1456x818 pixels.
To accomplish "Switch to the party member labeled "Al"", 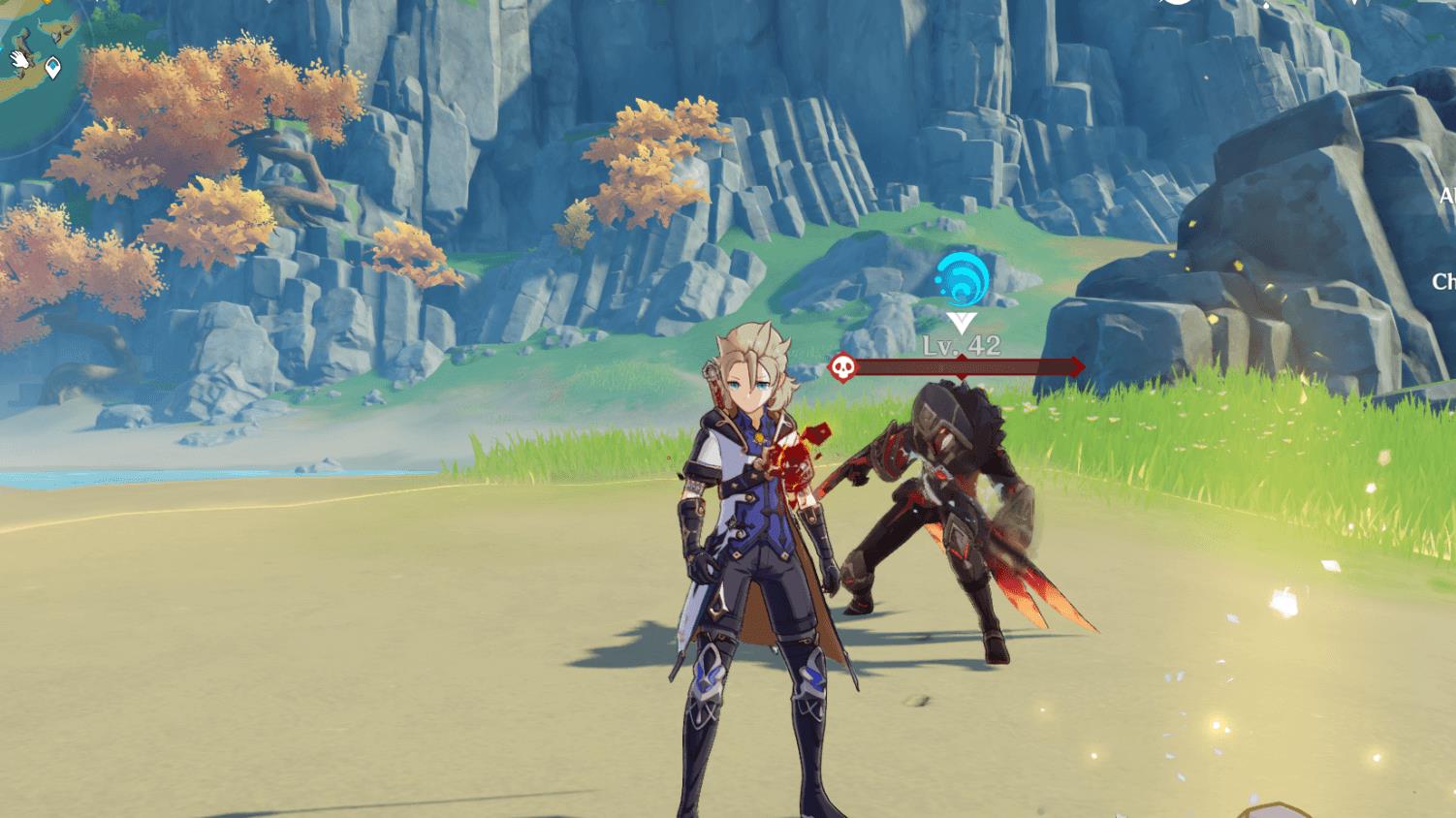I will (x=1446, y=197).
